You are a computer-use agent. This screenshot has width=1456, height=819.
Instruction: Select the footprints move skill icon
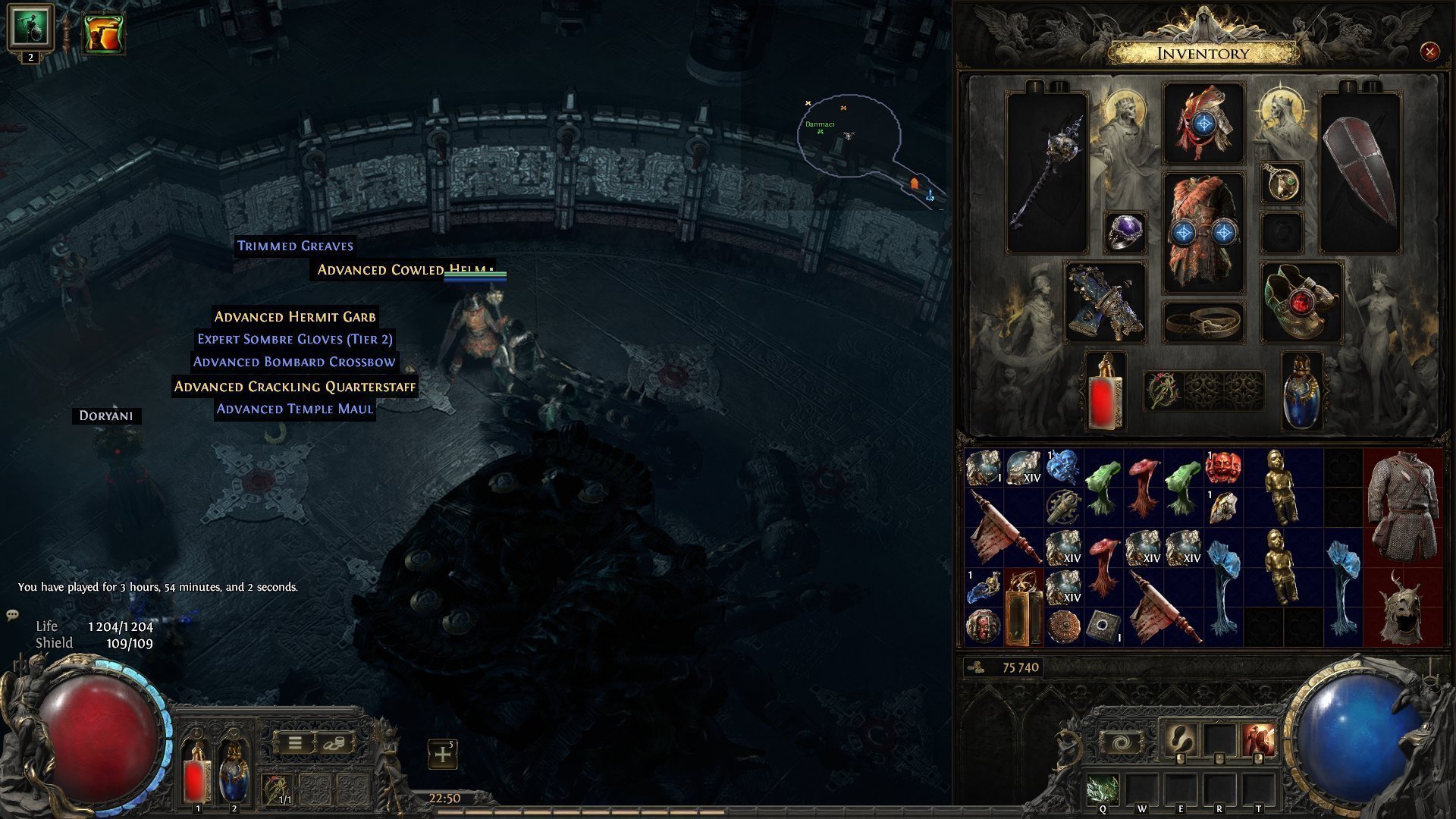pyautogui.click(x=1180, y=740)
